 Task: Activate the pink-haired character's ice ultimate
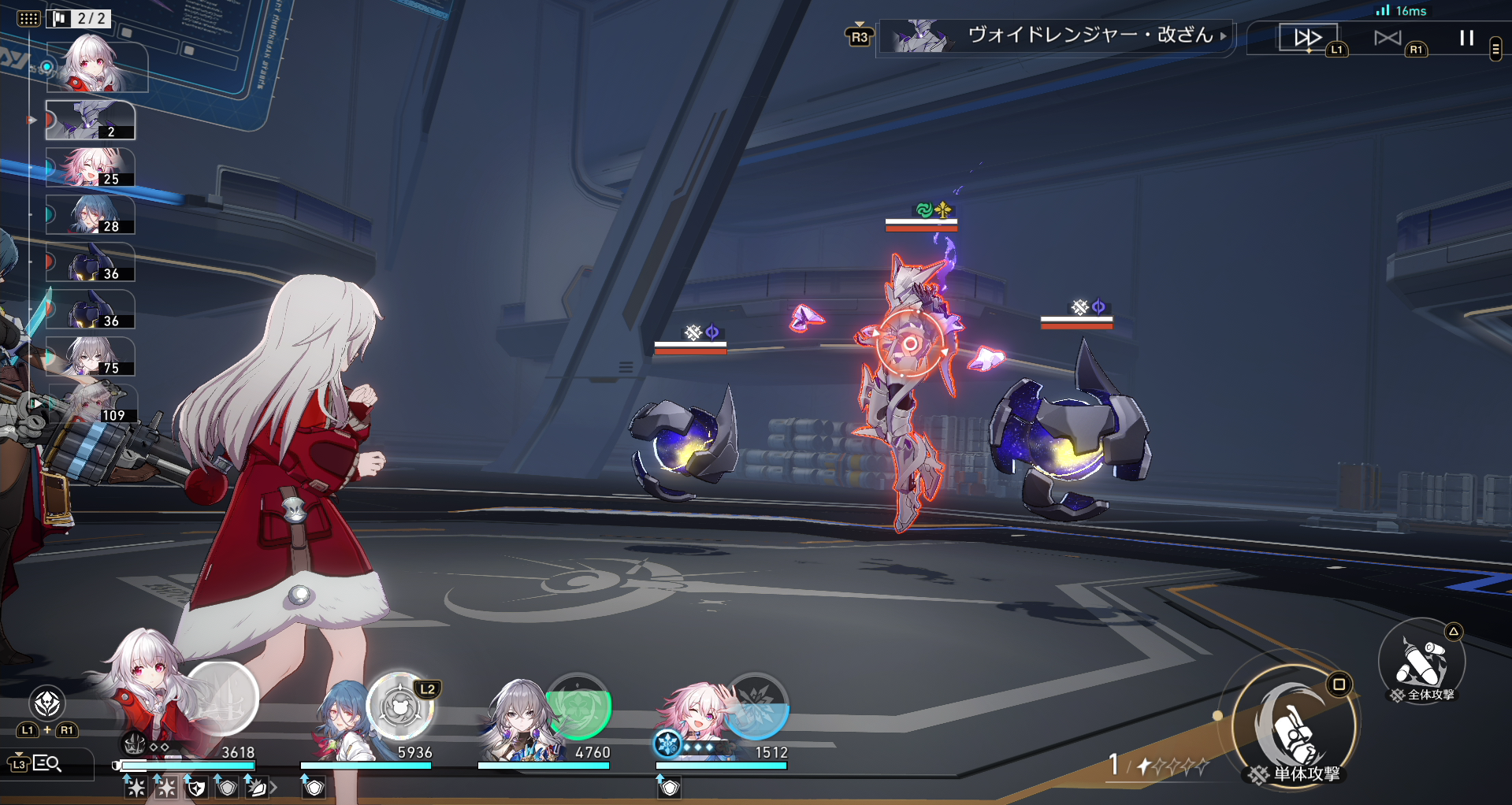pyautogui.click(x=756, y=705)
